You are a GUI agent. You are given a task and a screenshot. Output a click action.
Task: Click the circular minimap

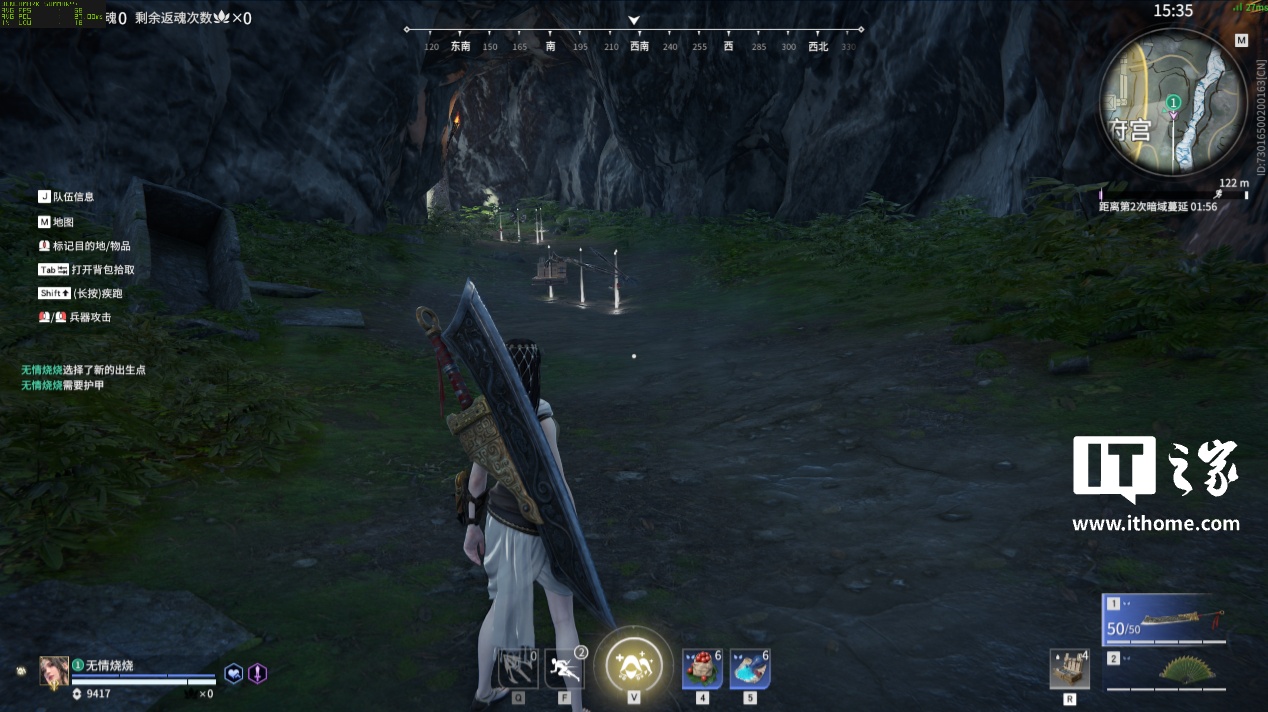pyautogui.click(x=1173, y=101)
